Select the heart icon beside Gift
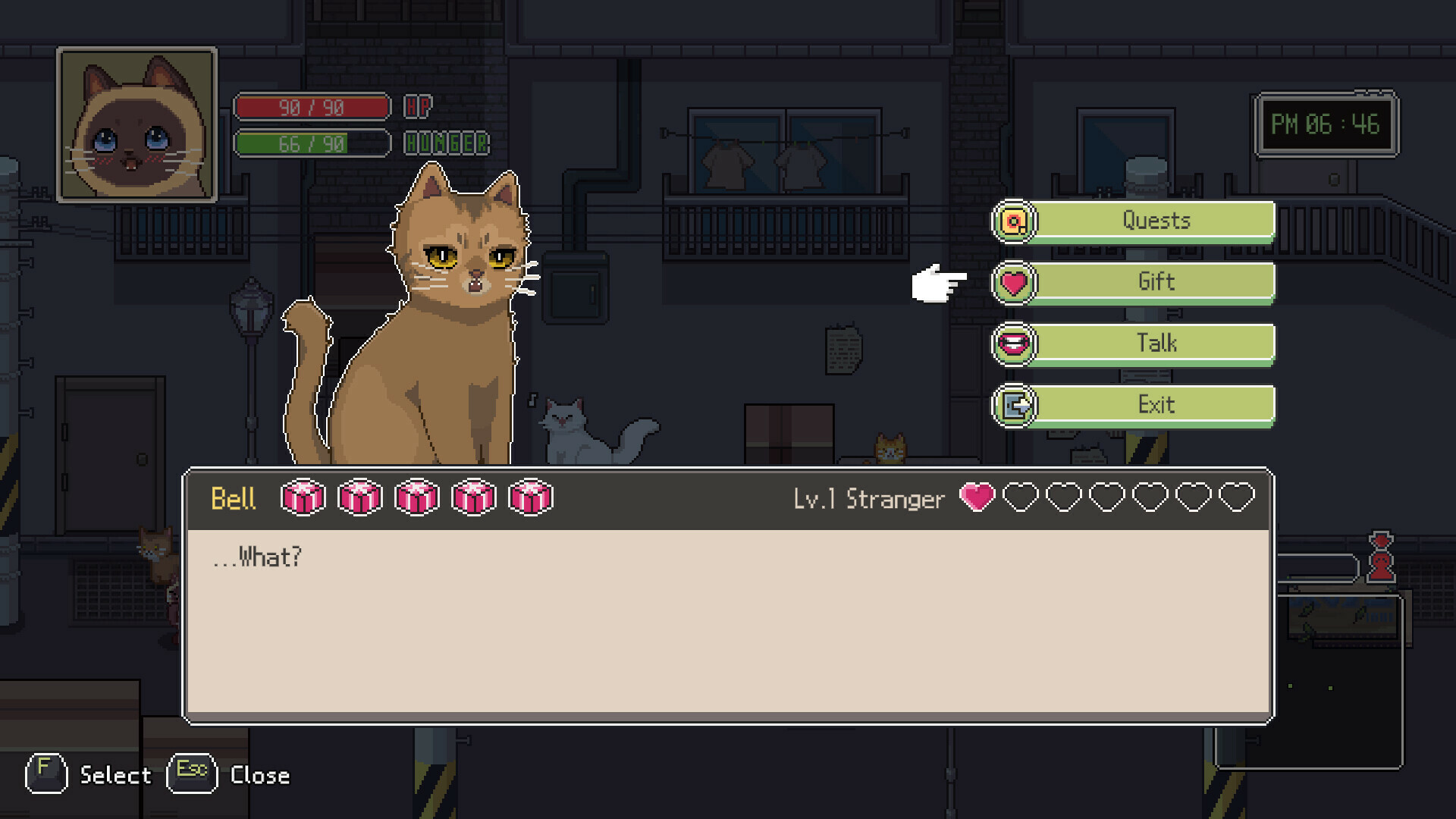Screen dimensions: 1456x819 pyautogui.click(x=1013, y=282)
